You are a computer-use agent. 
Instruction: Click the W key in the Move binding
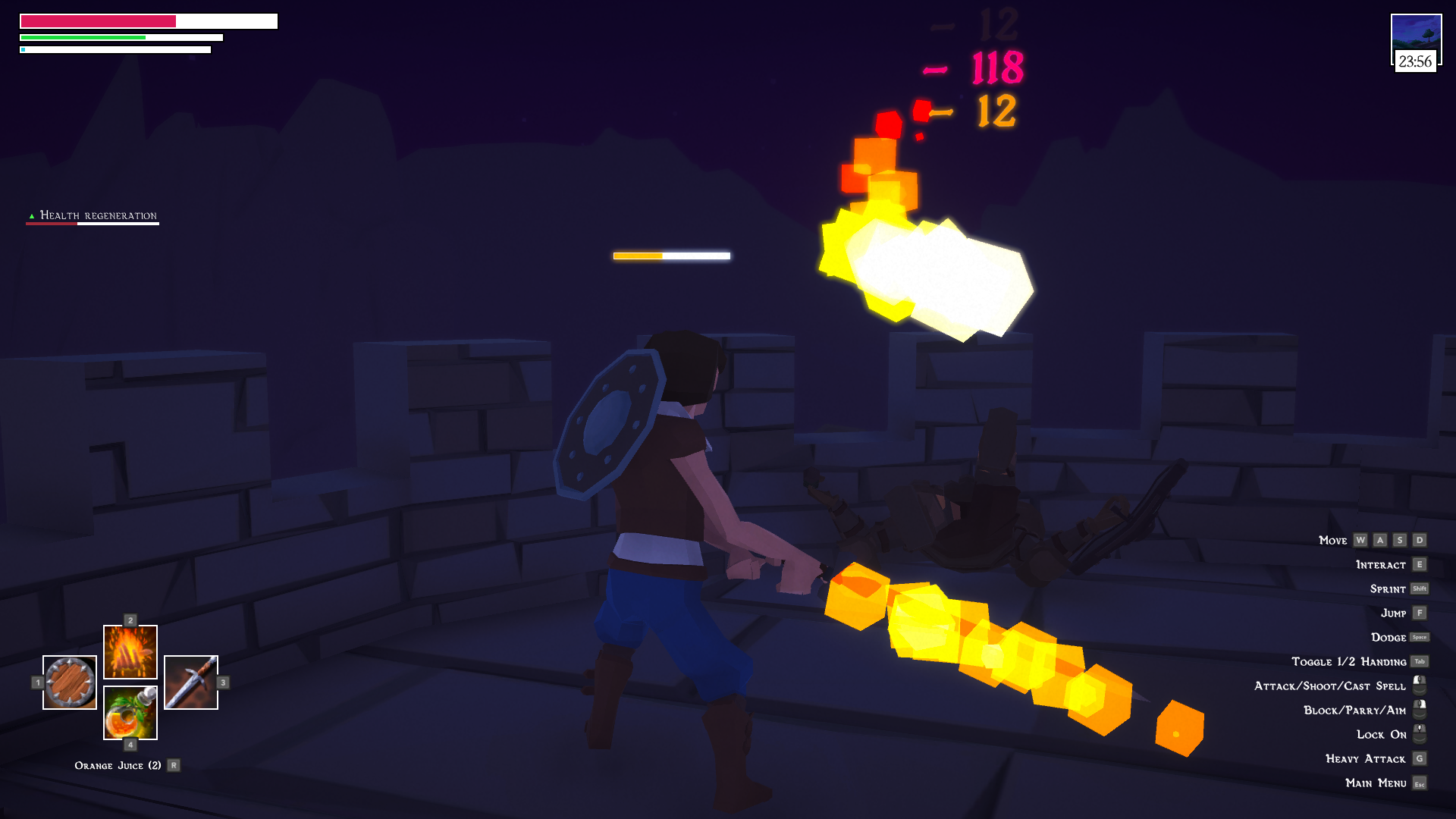[1360, 541]
